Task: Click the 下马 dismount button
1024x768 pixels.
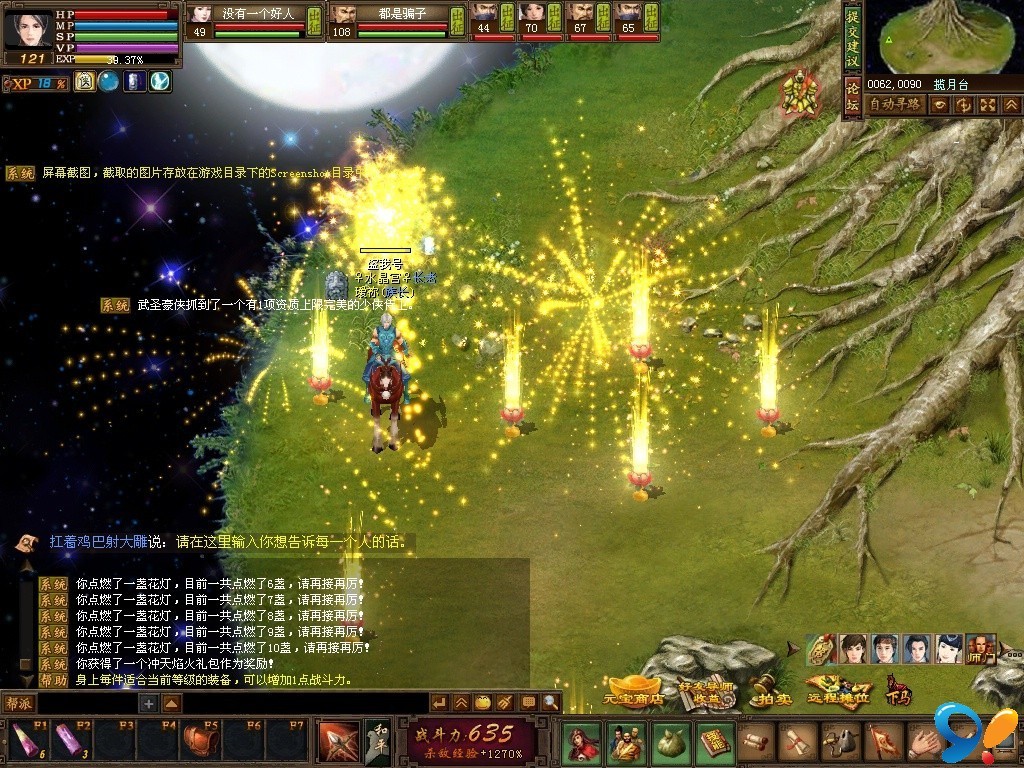Action: point(898,689)
